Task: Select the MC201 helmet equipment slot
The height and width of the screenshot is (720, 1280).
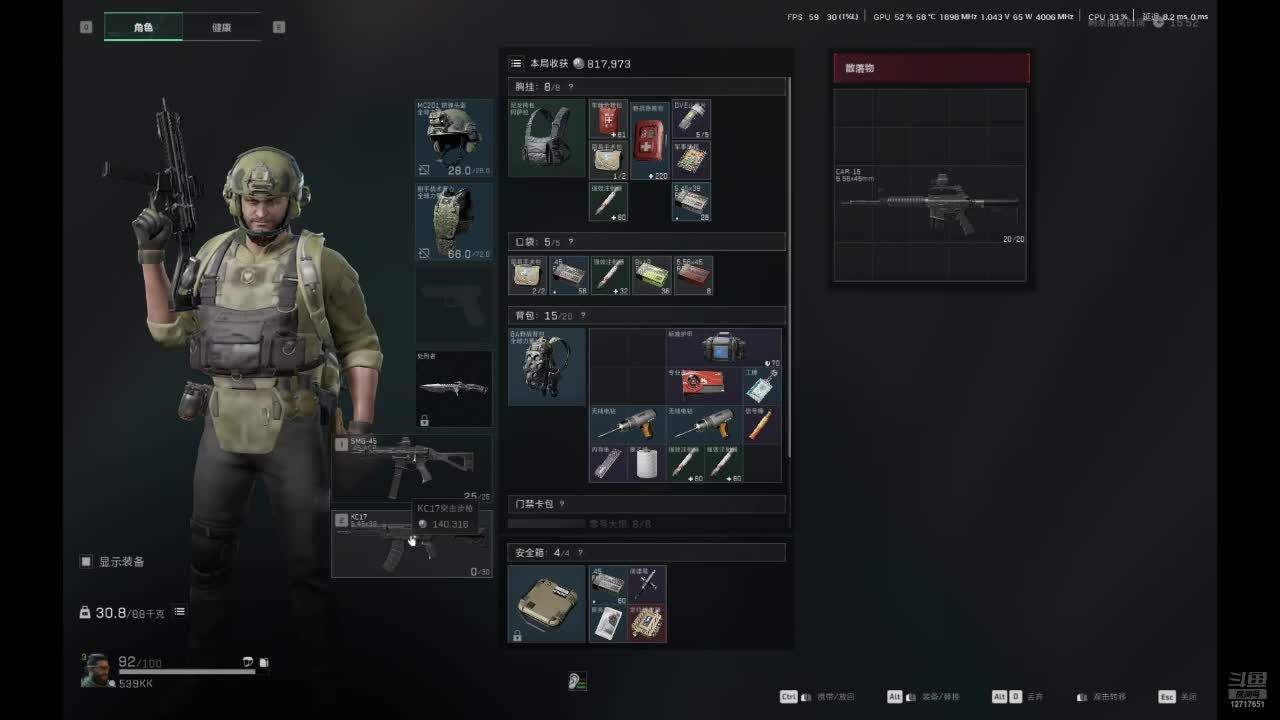Action: click(454, 138)
